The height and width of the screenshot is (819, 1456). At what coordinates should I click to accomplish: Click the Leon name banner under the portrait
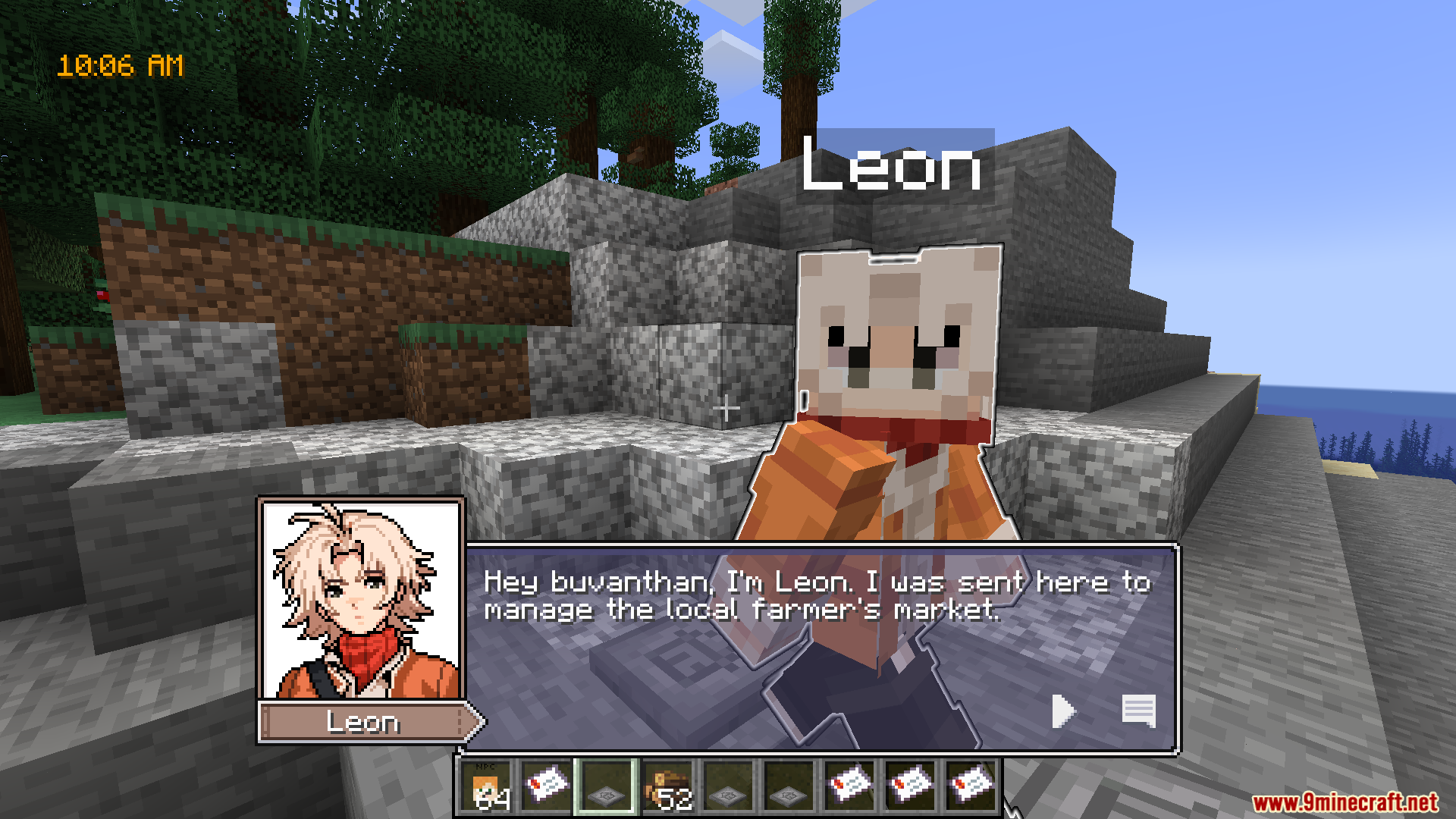pyautogui.click(x=364, y=723)
